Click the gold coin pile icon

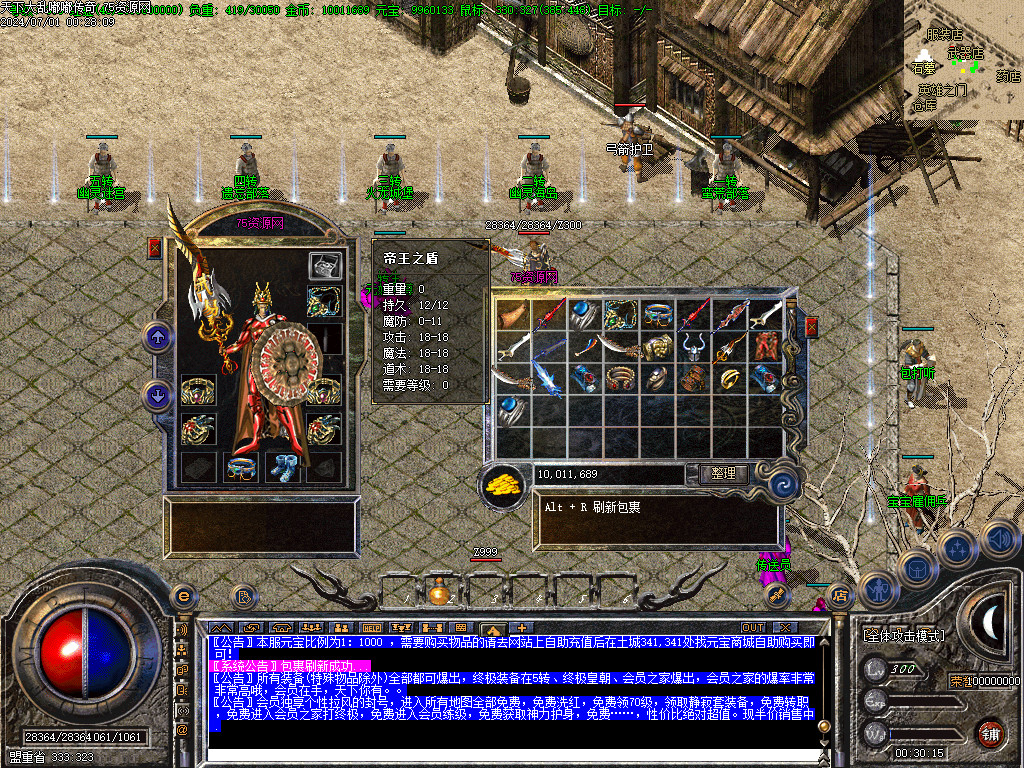click(x=504, y=485)
